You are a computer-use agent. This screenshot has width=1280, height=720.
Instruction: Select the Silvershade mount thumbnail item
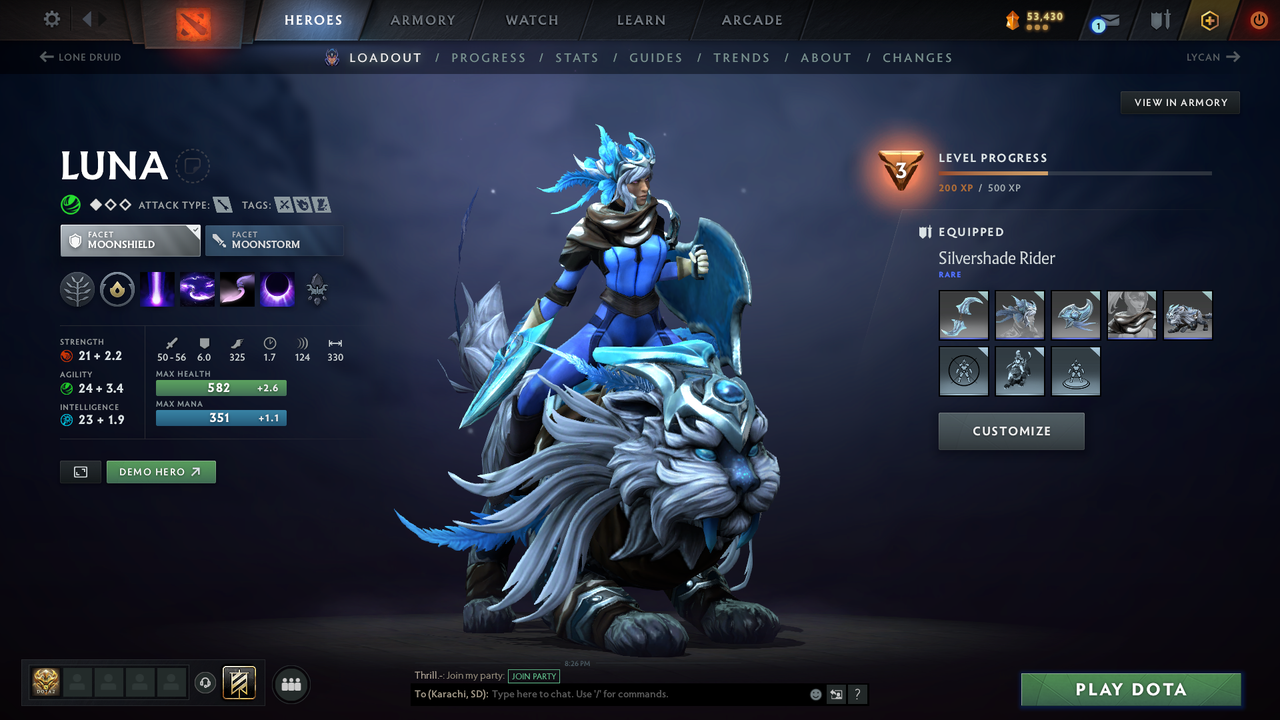click(1188, 314)
